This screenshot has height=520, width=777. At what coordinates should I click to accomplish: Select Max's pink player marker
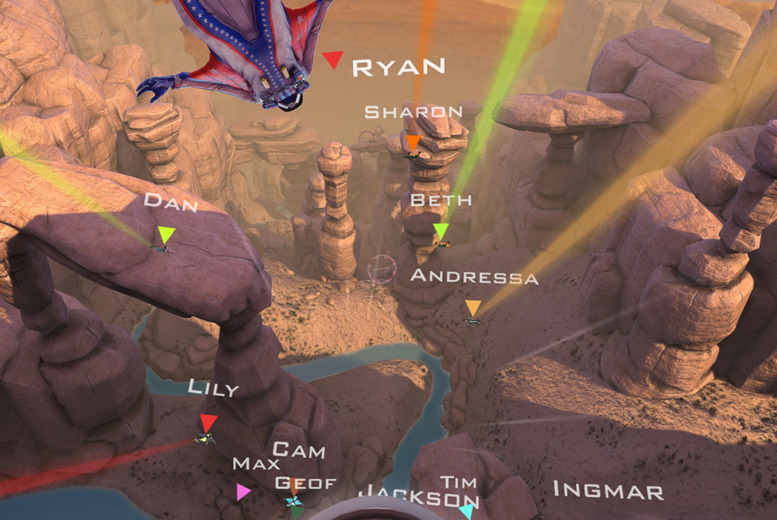pyautogui.click(x=243, y=492)
